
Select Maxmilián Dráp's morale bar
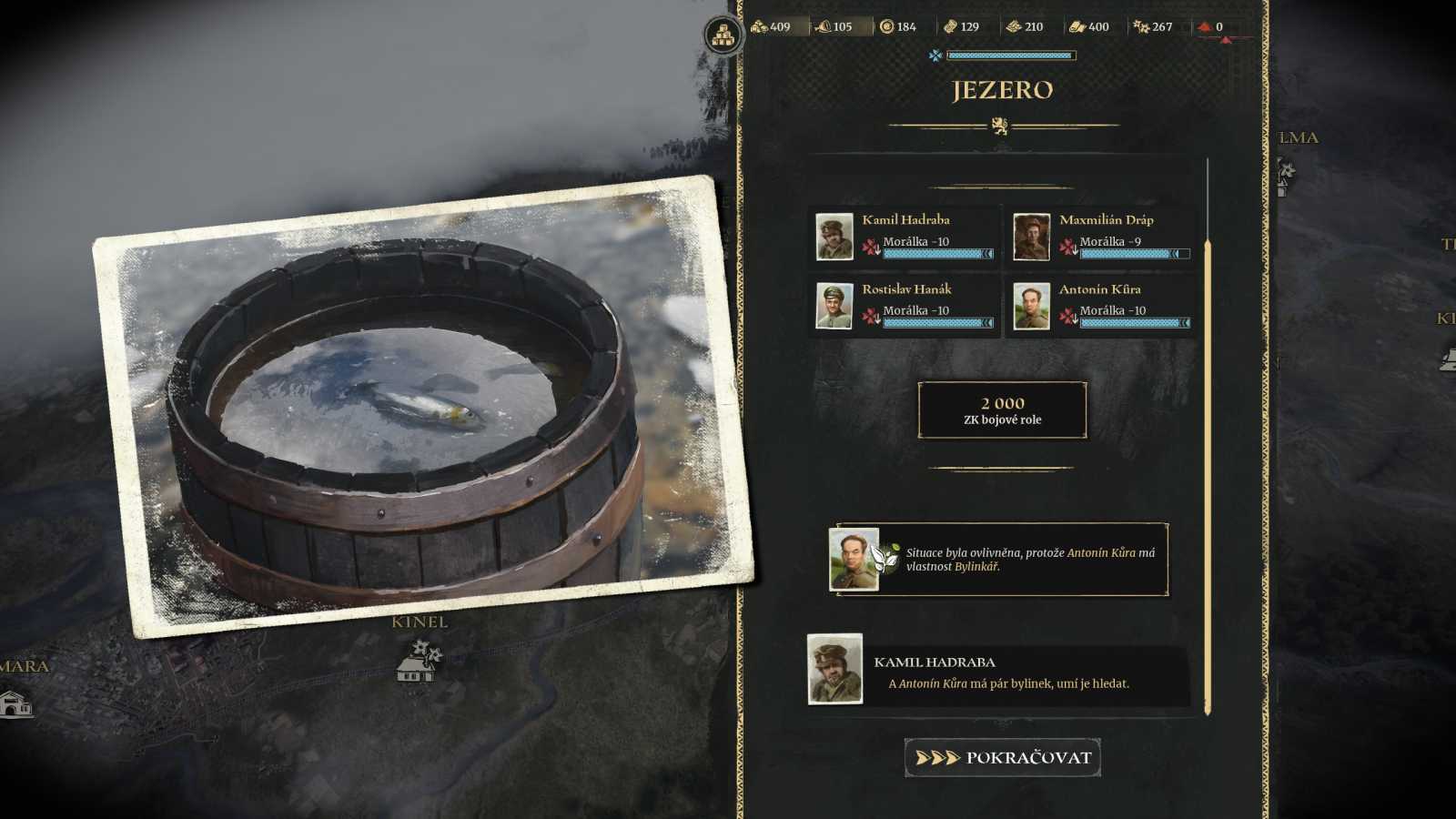pyautogui.click(x=1134, y=254)
